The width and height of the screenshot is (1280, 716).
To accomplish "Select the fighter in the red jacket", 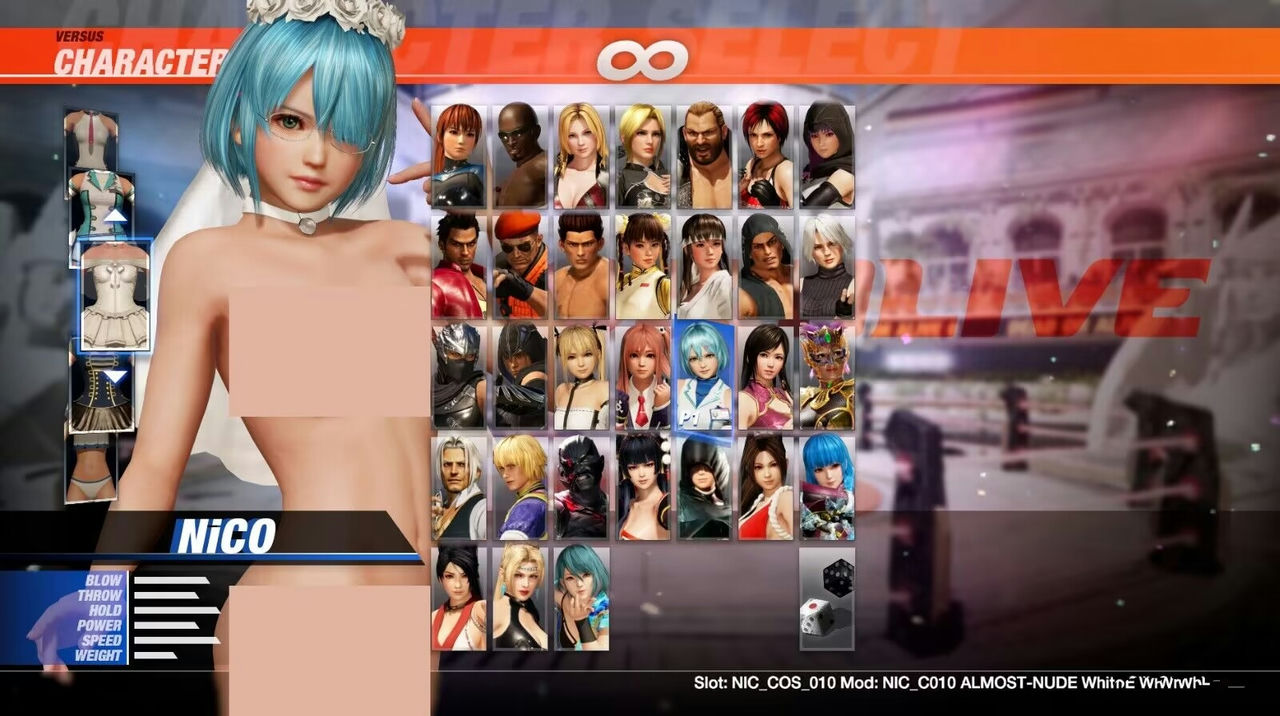I will tap(459, 266).
